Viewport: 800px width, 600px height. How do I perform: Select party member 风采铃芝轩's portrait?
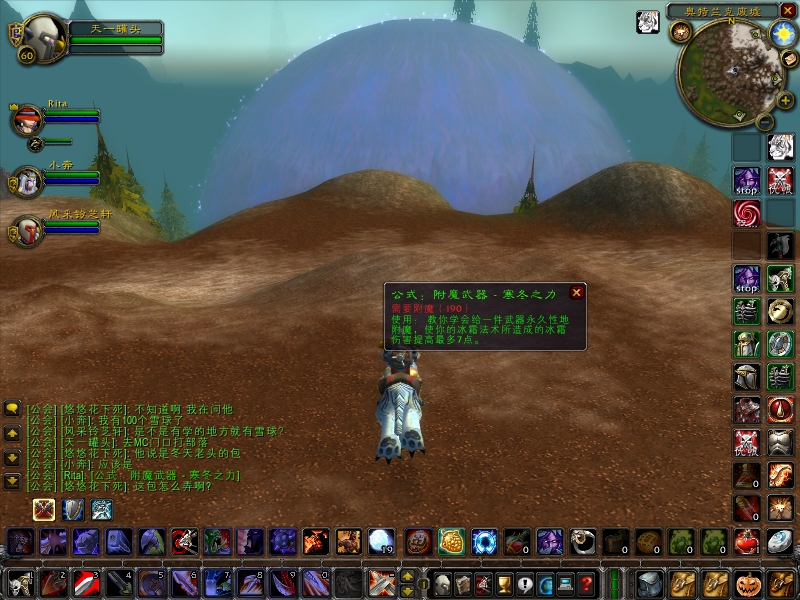tap(26, 232)
